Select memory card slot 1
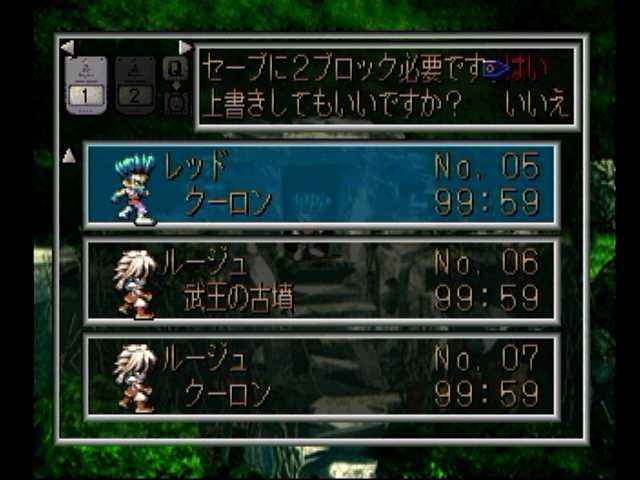The height and width of the screenshot is (480, 640). pos(86,84)
